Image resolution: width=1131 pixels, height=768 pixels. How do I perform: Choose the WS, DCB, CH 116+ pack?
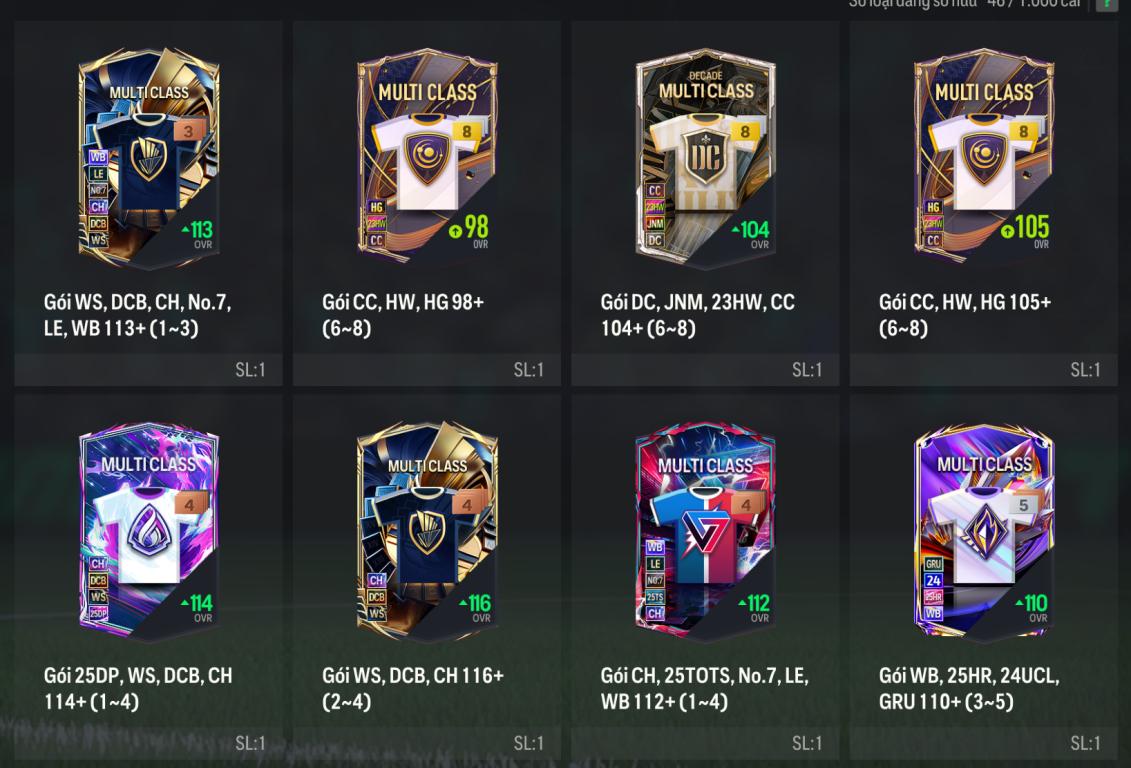coord(427,534)
